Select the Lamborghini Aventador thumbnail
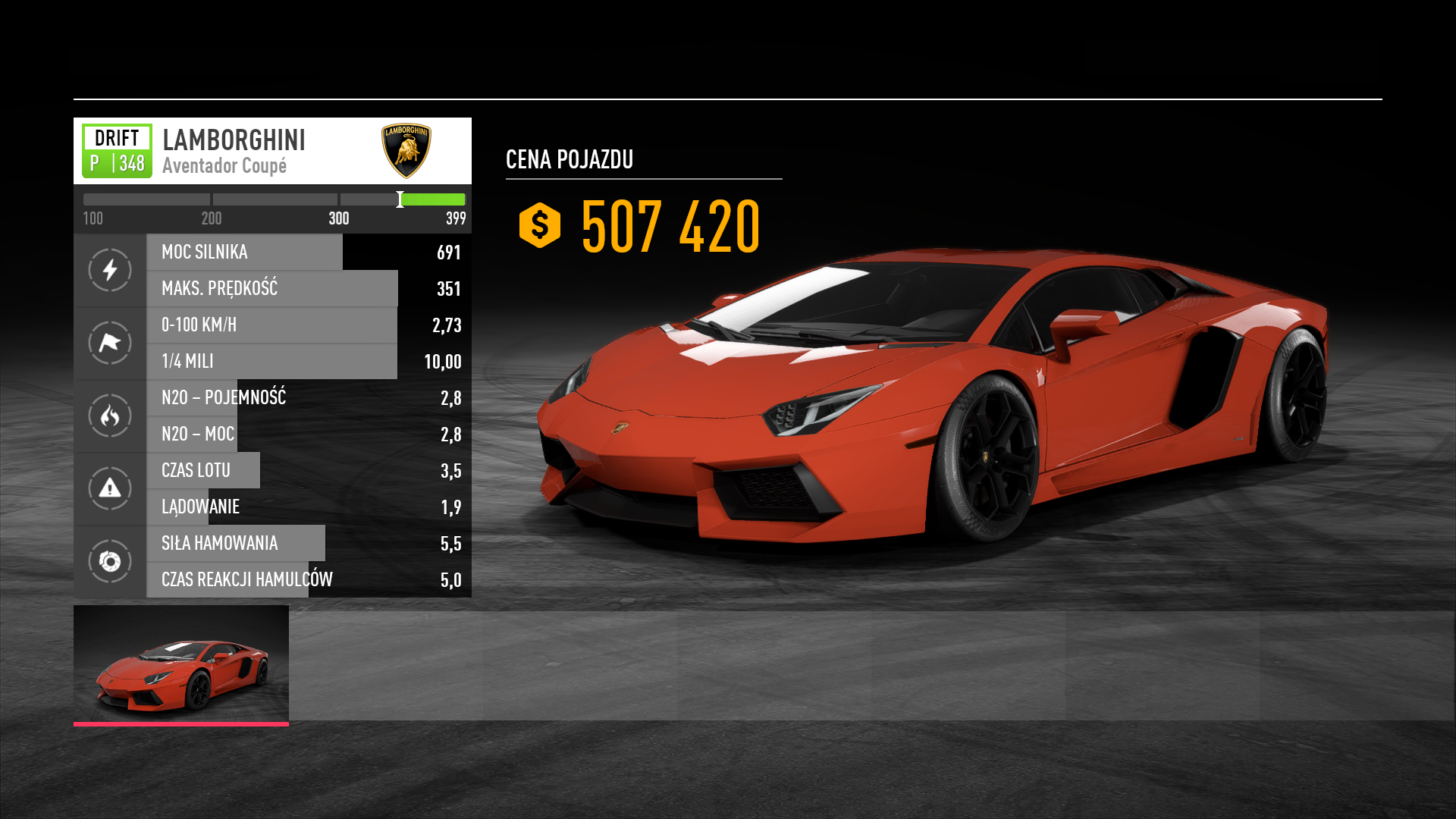Viewport: 1456px width, 819px height. (x=181, y=664)
